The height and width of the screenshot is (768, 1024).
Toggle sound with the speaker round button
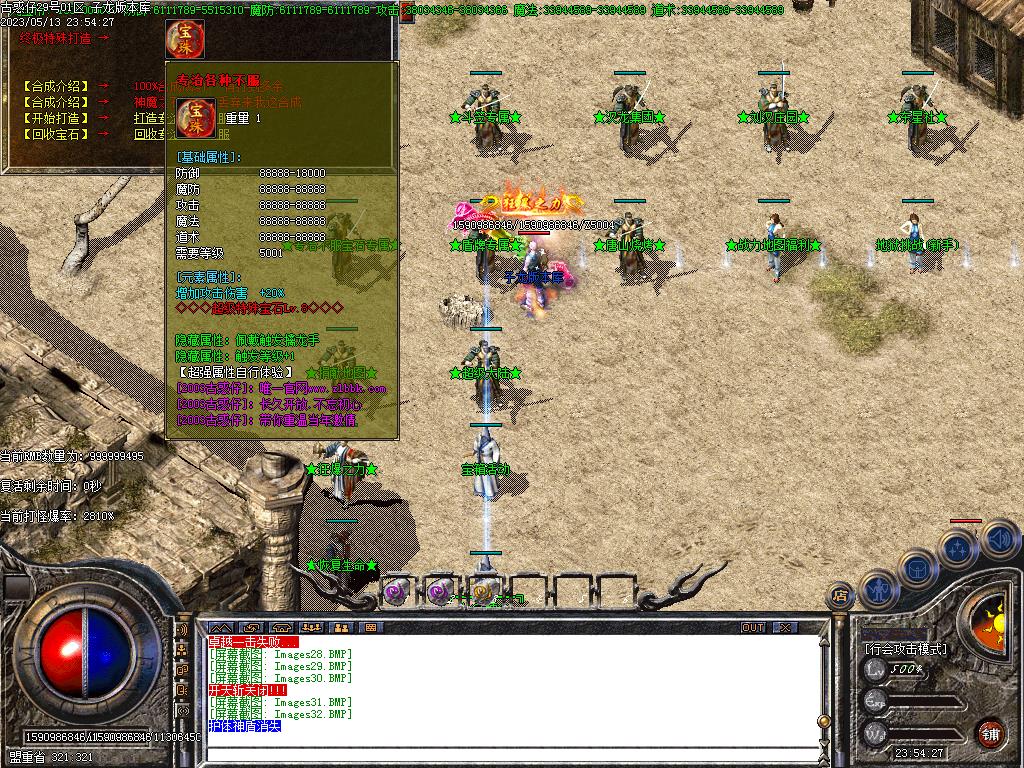coord(997,541)
